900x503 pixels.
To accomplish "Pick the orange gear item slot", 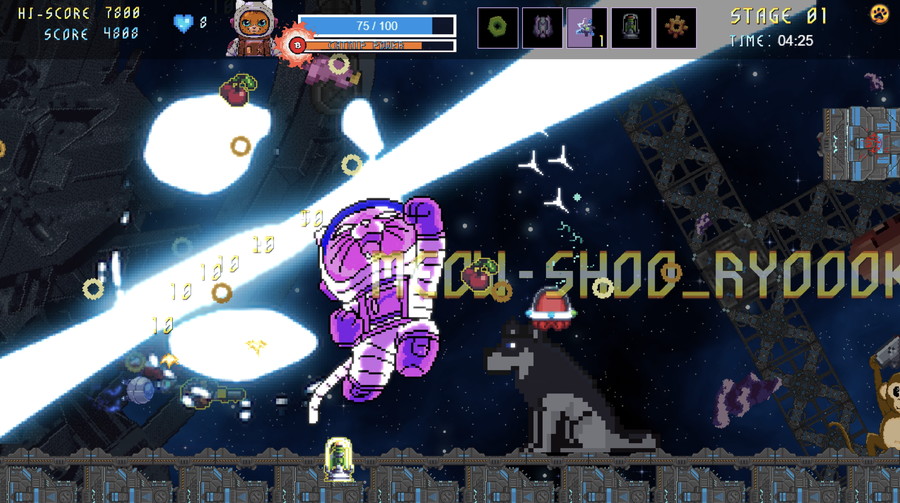I will [676, 27].
